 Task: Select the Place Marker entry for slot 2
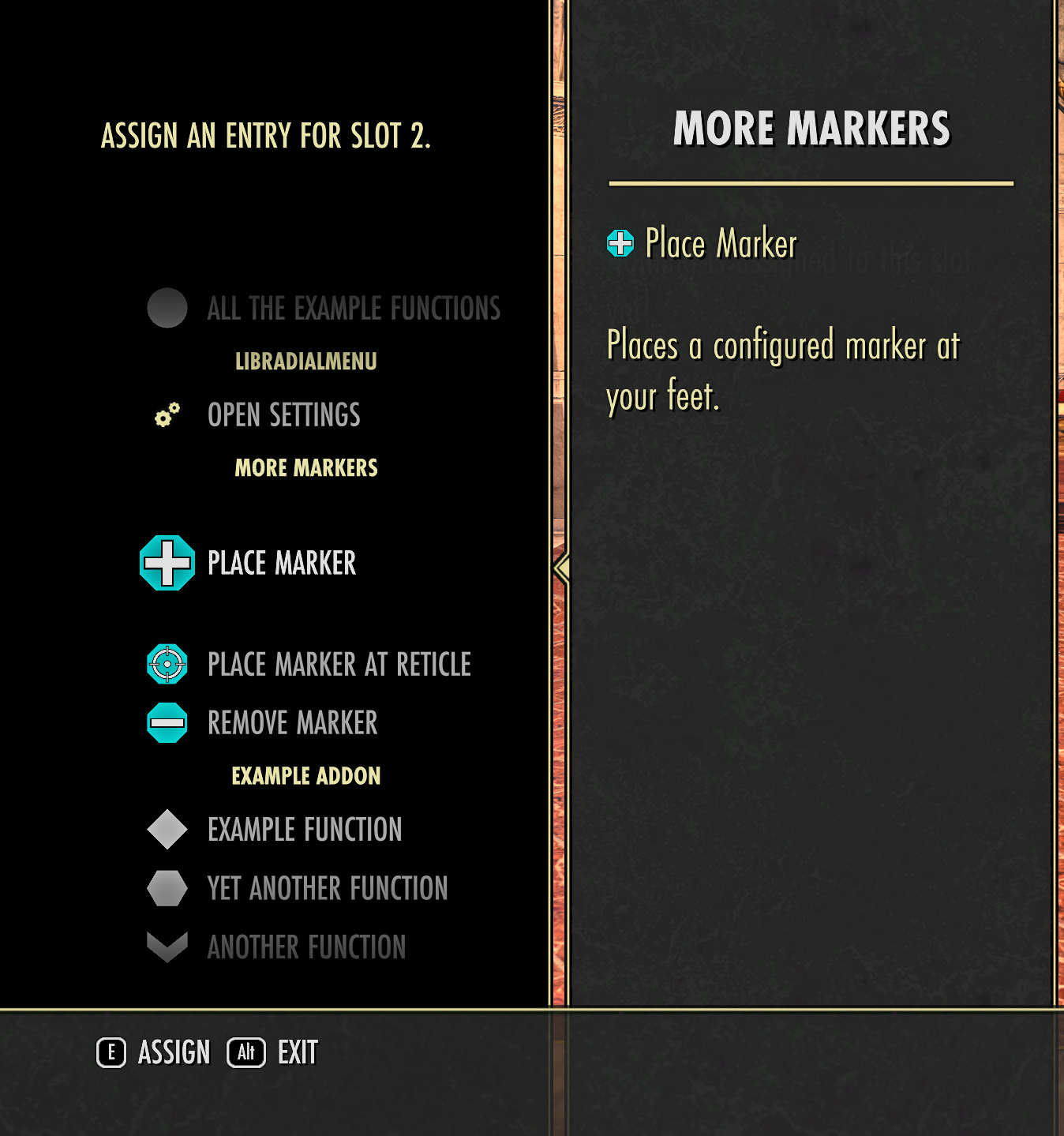(x=281, y=563)
